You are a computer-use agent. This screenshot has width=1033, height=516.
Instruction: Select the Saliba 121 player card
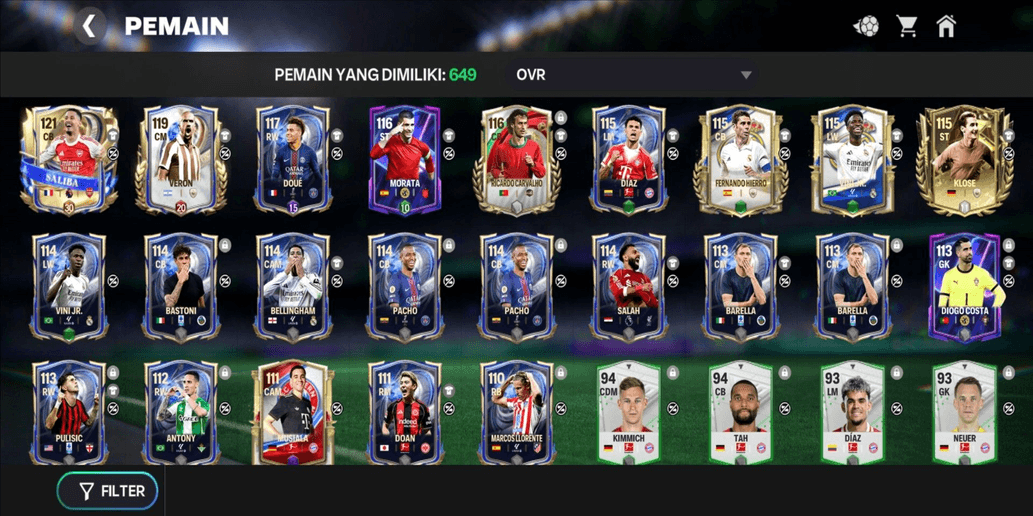[69, 160]
